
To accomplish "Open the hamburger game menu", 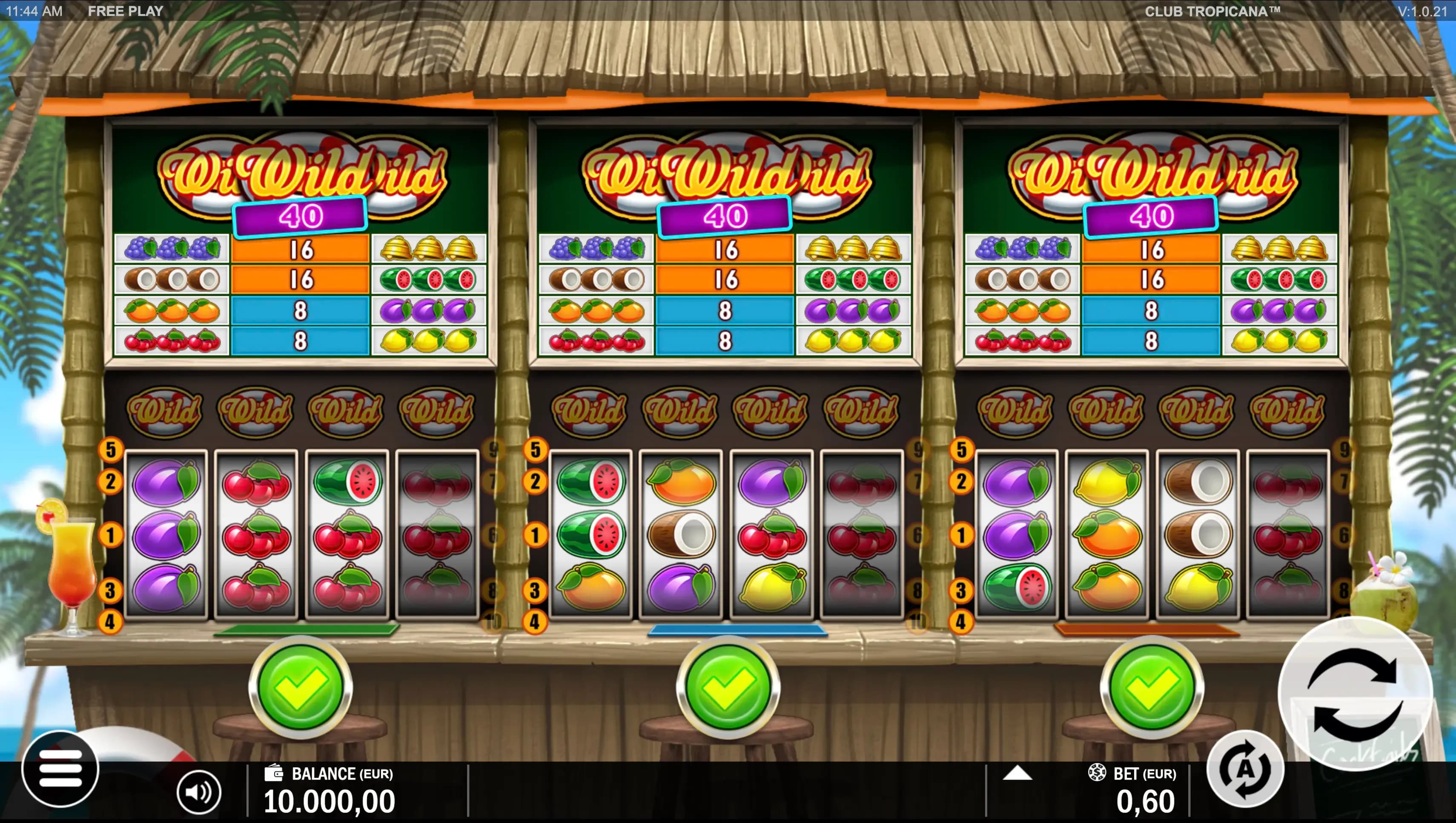I will (60, 769).
